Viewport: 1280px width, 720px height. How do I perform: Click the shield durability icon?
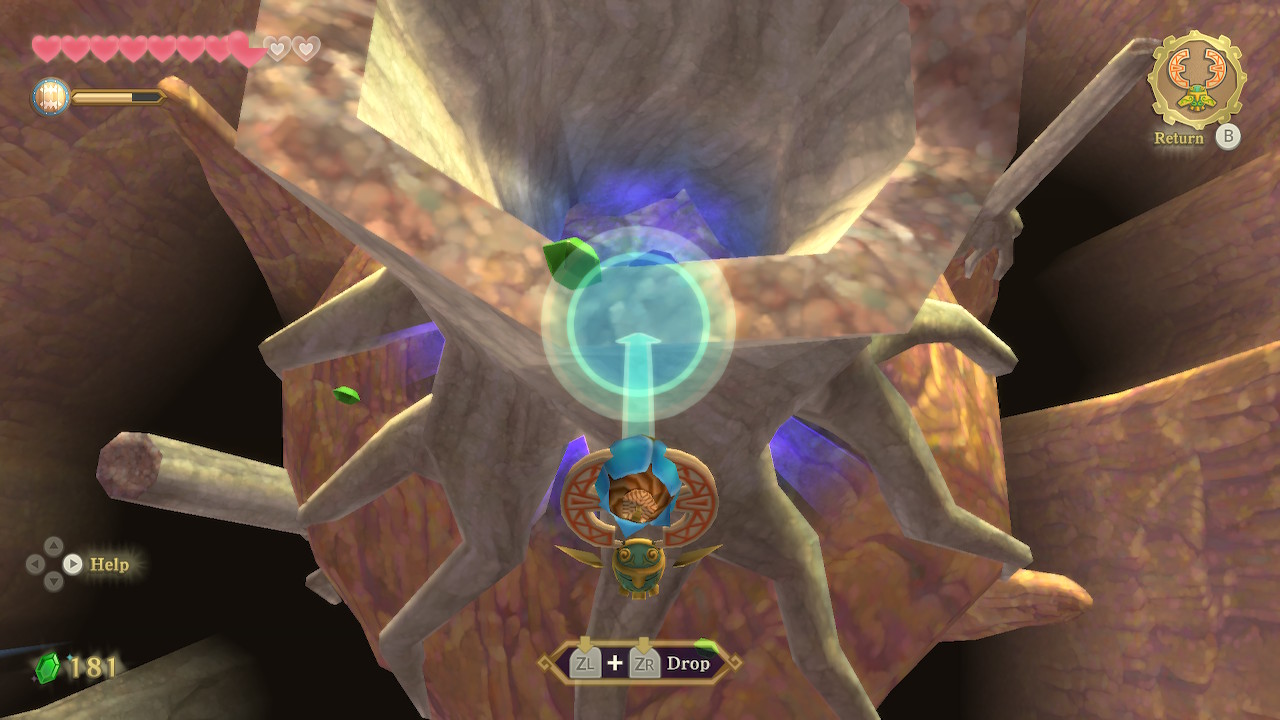(x=50, y=97)
